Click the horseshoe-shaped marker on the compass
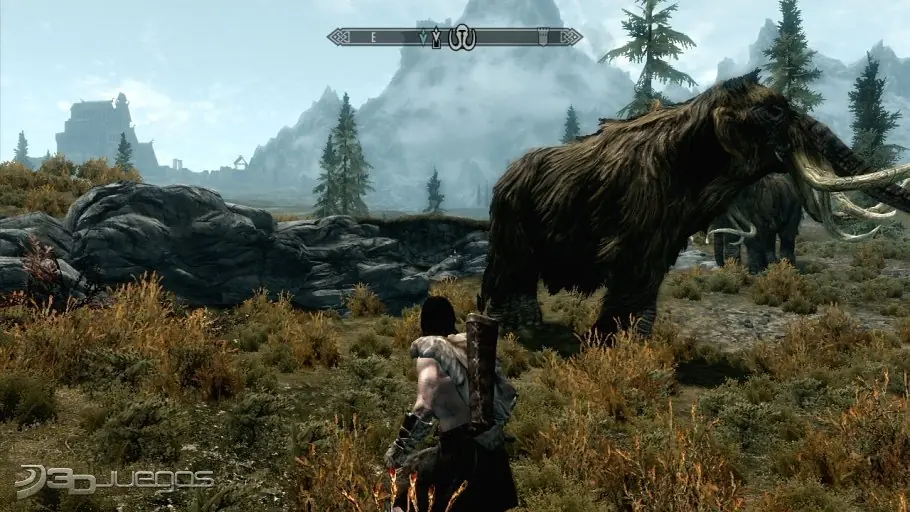The image size is (910, 512). coord(461,38)
